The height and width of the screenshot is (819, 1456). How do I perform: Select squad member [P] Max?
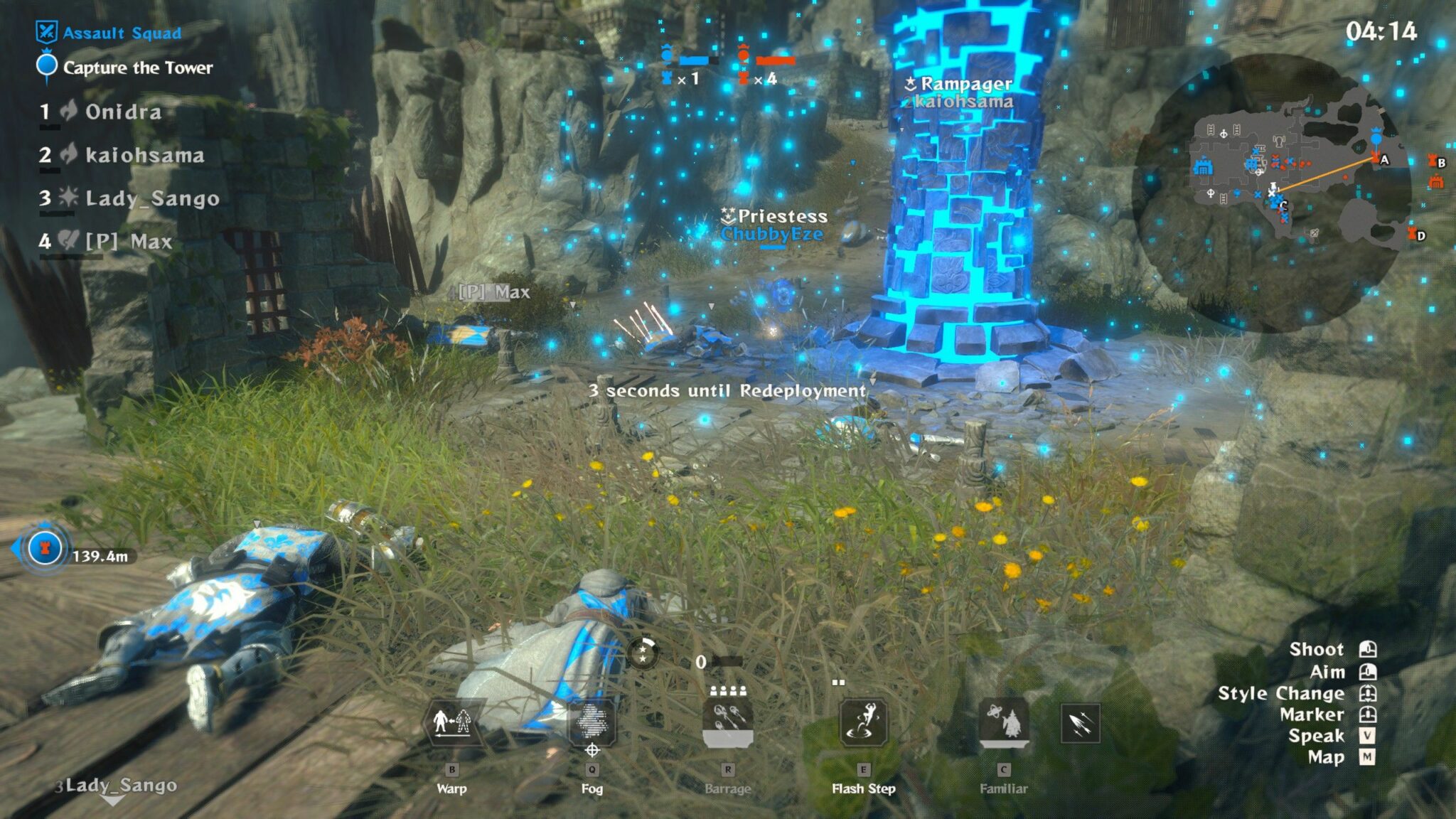click(x=129, y=242)
